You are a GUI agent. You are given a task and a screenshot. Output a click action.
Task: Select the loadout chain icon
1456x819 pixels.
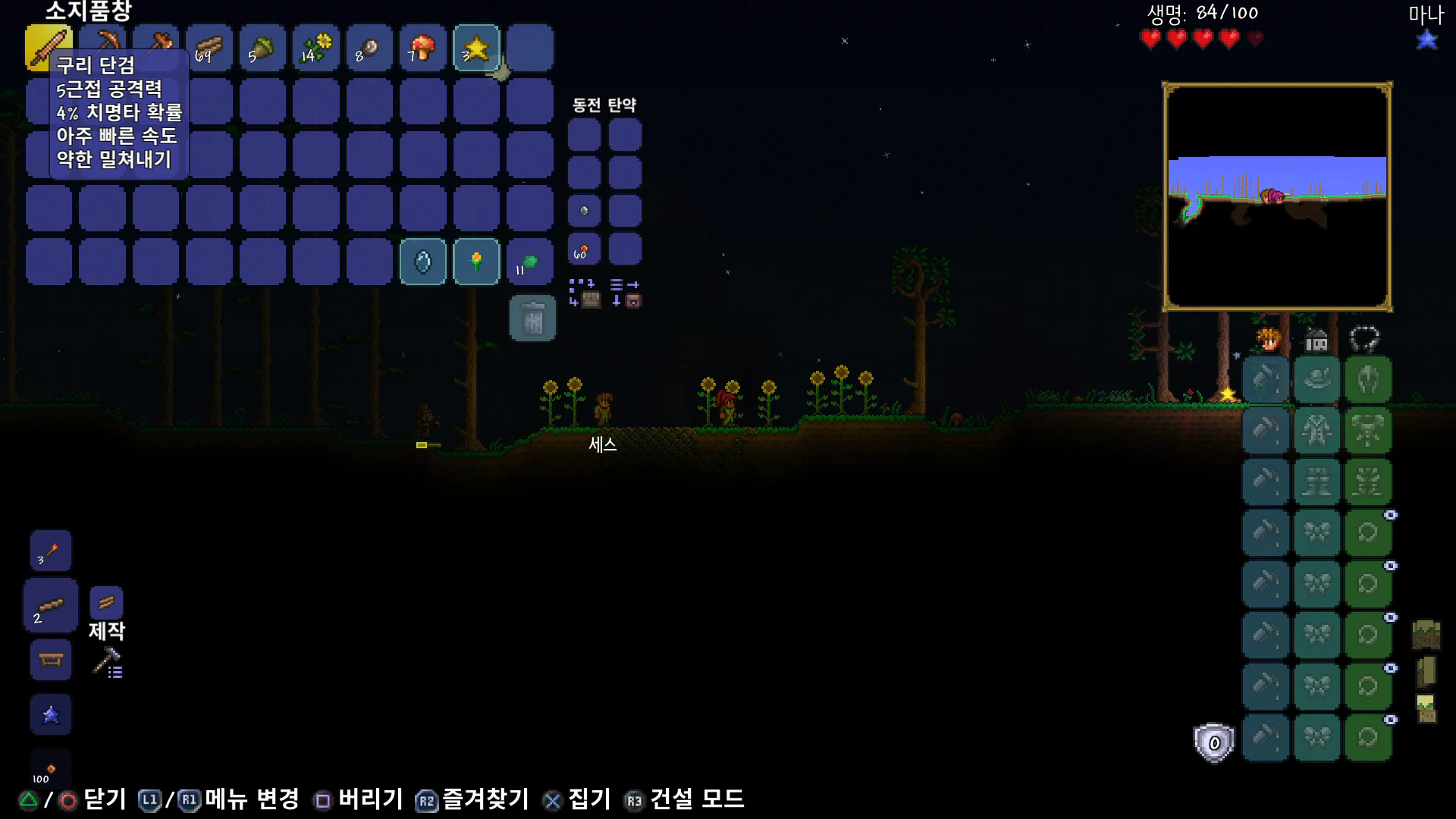[x=1367, y=338]
